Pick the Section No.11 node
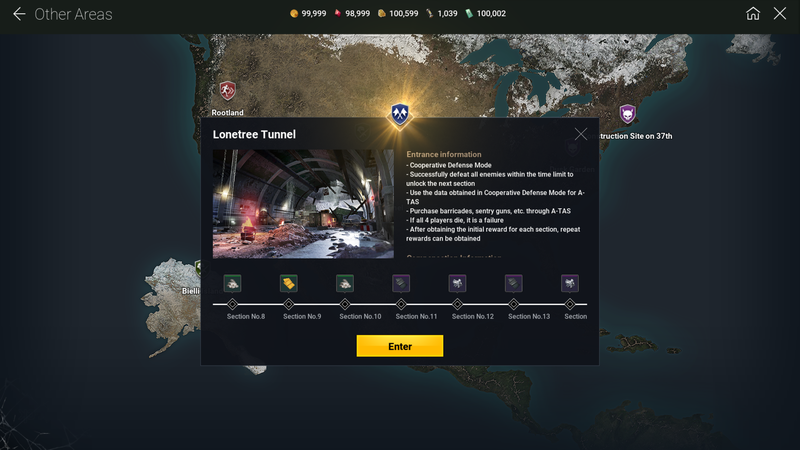The width and height of the screenshot is (800, 450). [400, 304]
